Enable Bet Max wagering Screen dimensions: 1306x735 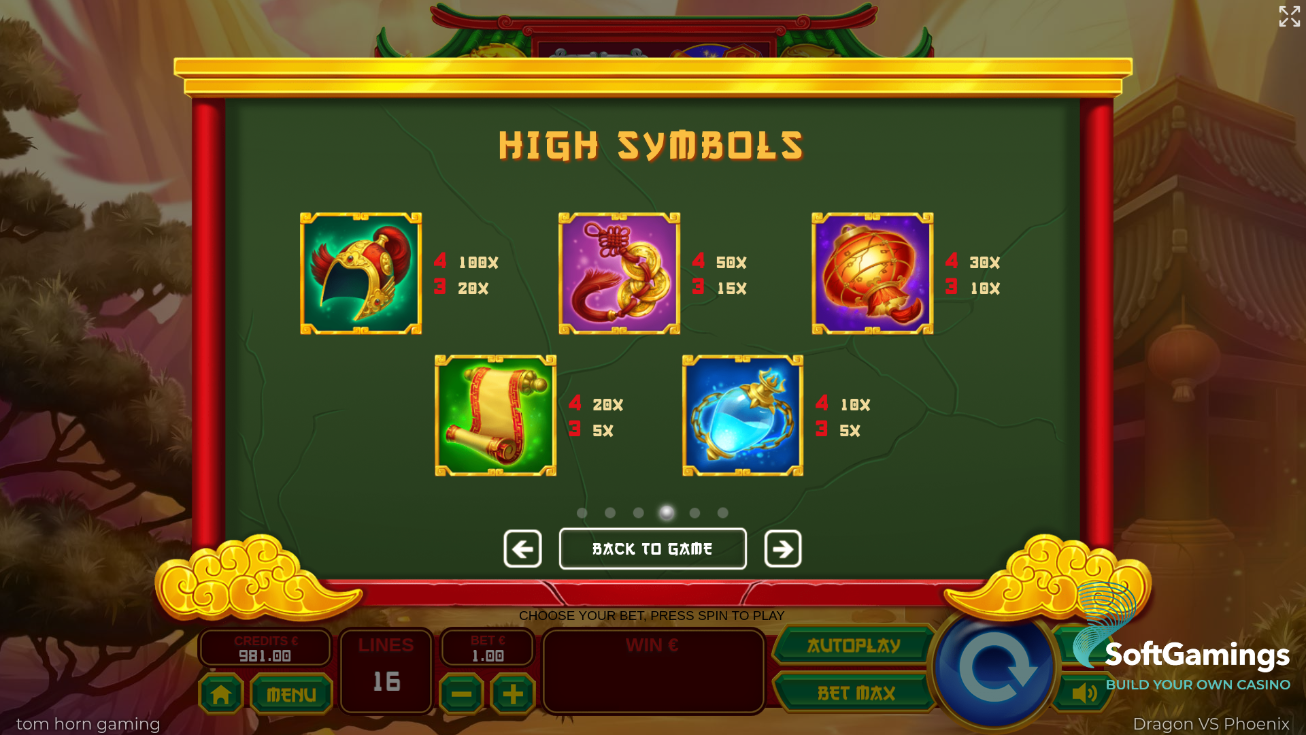click(x=855, y=691)
